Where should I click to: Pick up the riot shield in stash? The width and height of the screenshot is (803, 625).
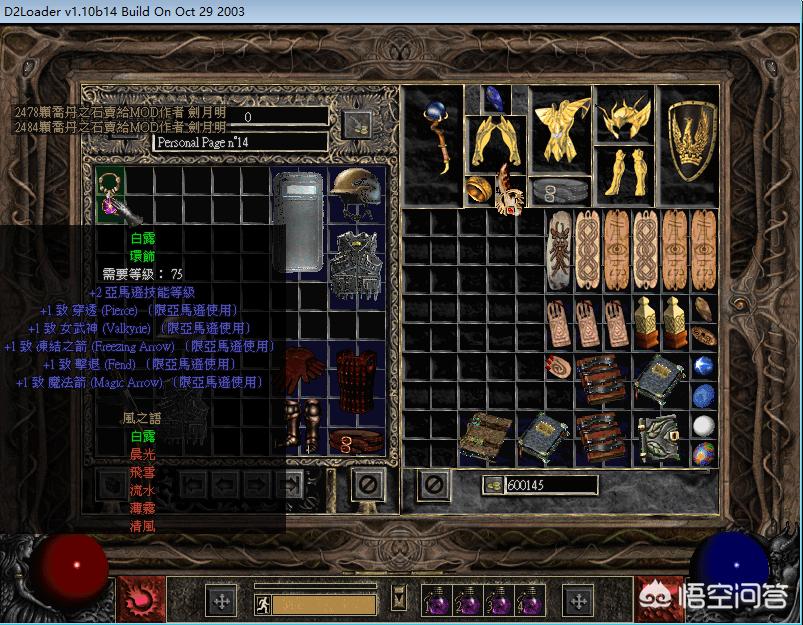(x=298, y=221)
